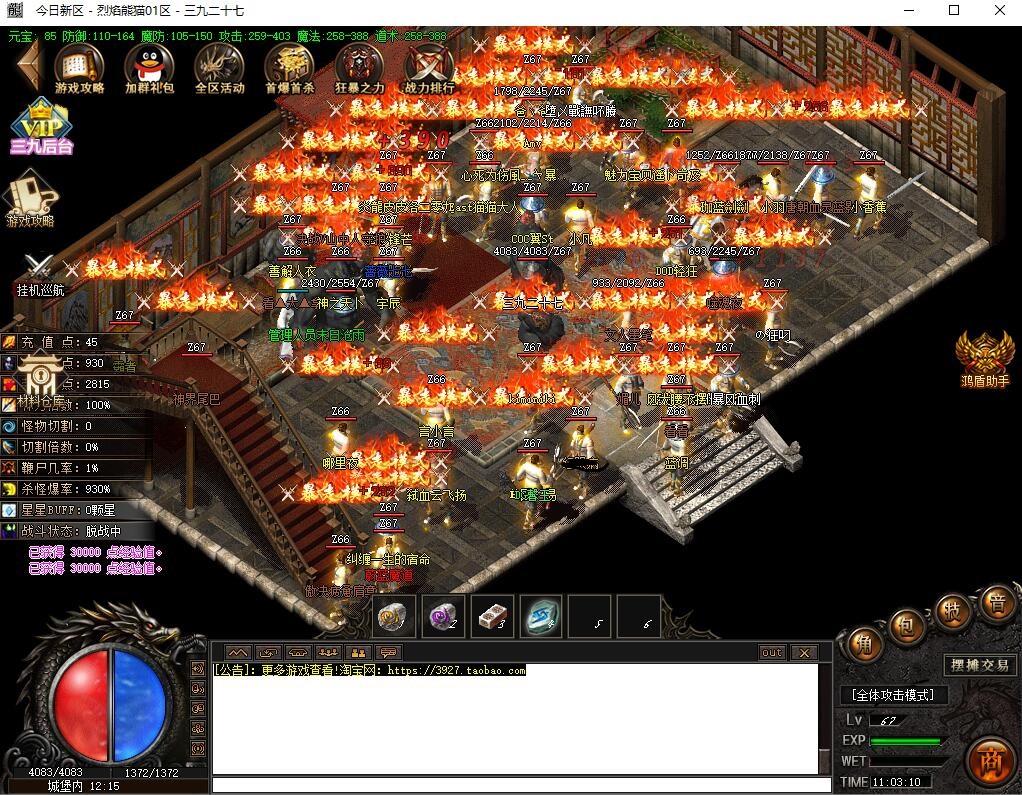Open the character panel 角 button
Screen dimensions: 1022x795
click(859, 643)
